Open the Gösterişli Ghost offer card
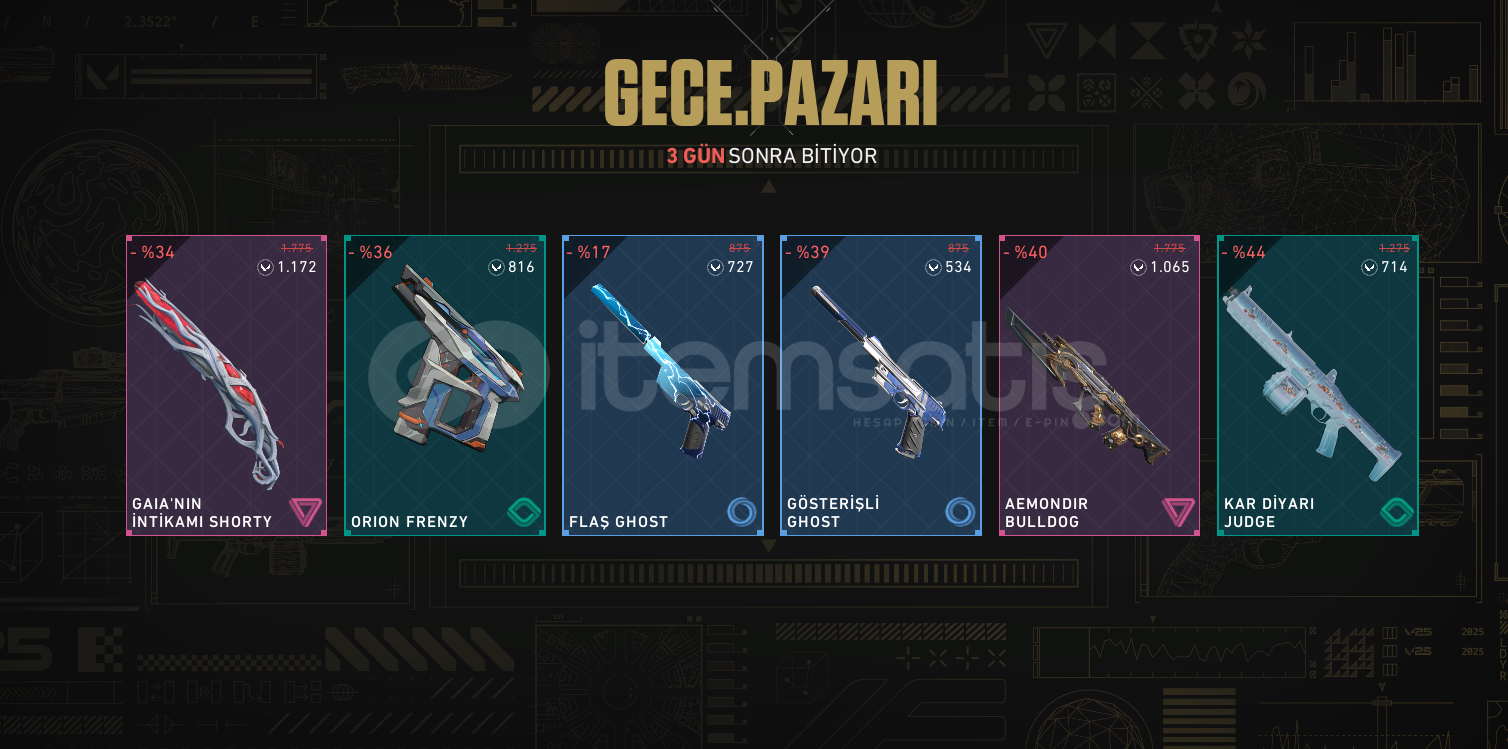 pyautogui.click(x=881, y=385)
